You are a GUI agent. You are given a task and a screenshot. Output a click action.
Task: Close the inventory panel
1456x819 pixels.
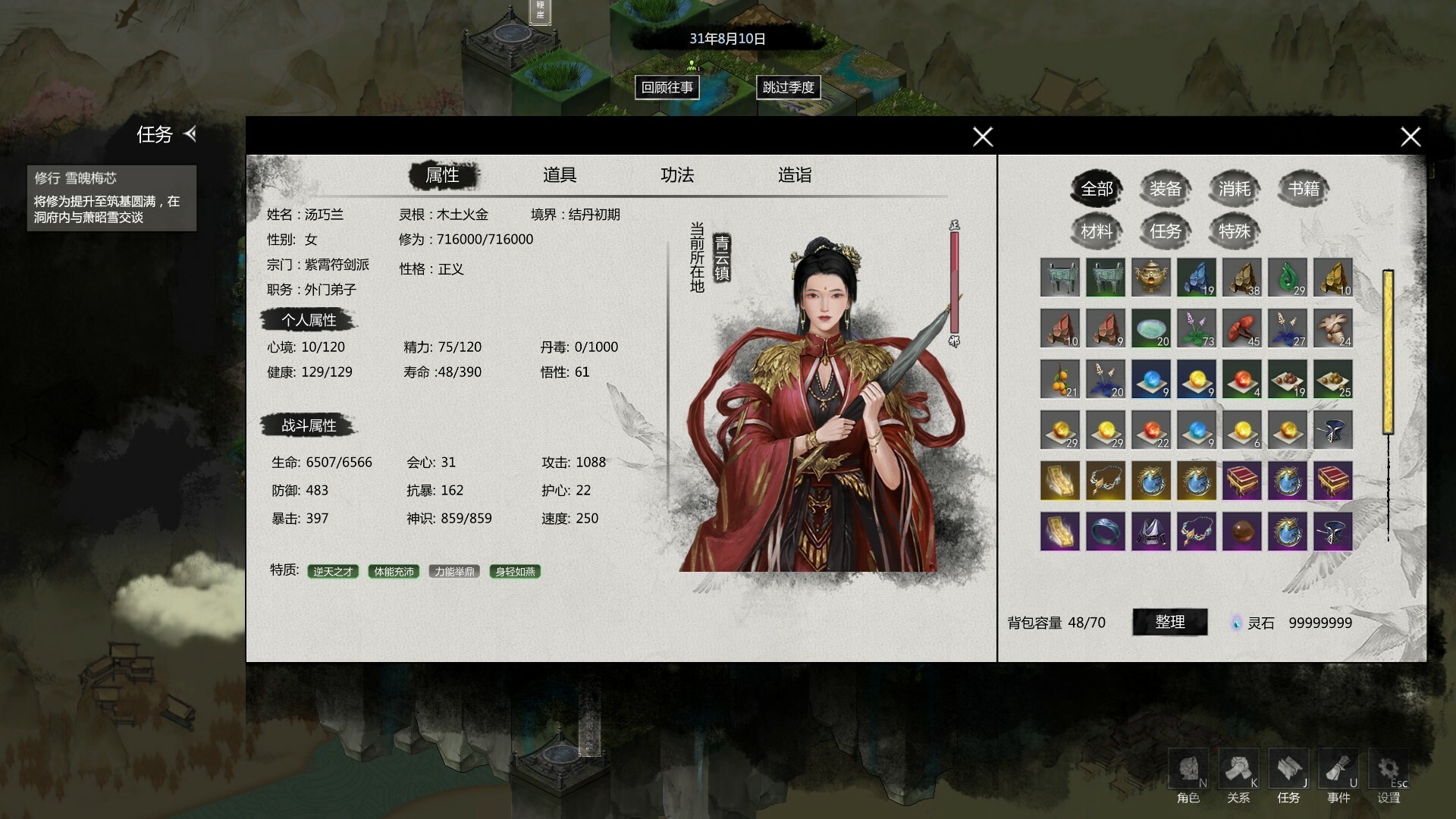pyautogui.click(x=1410, y=136)
